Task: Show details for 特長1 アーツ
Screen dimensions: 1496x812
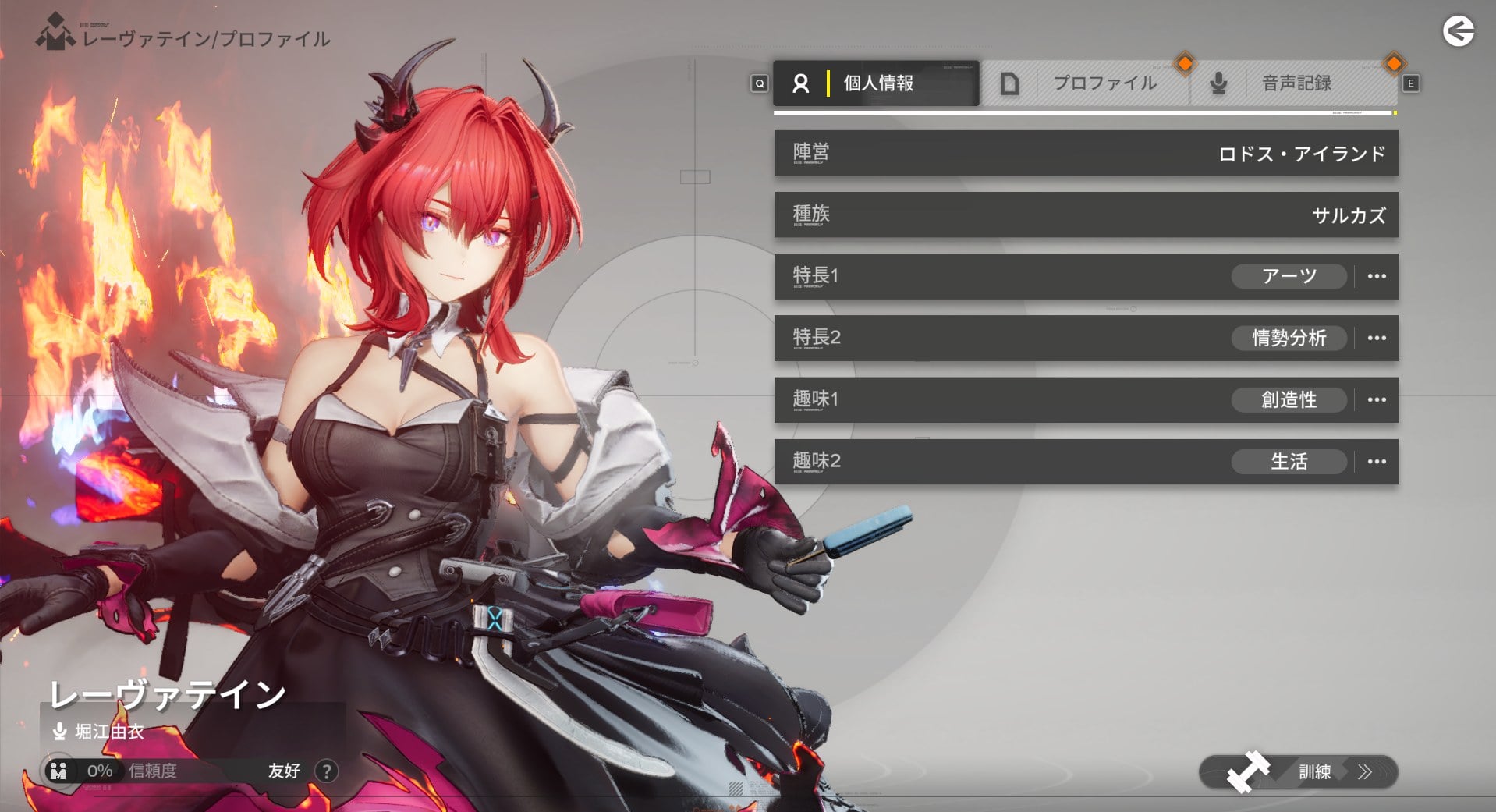Action: [x=1377, y=276]
